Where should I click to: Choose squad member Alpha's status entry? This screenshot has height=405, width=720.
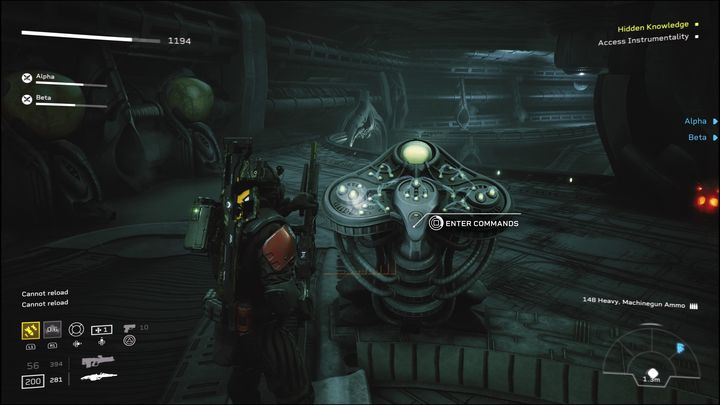[45, 76]
